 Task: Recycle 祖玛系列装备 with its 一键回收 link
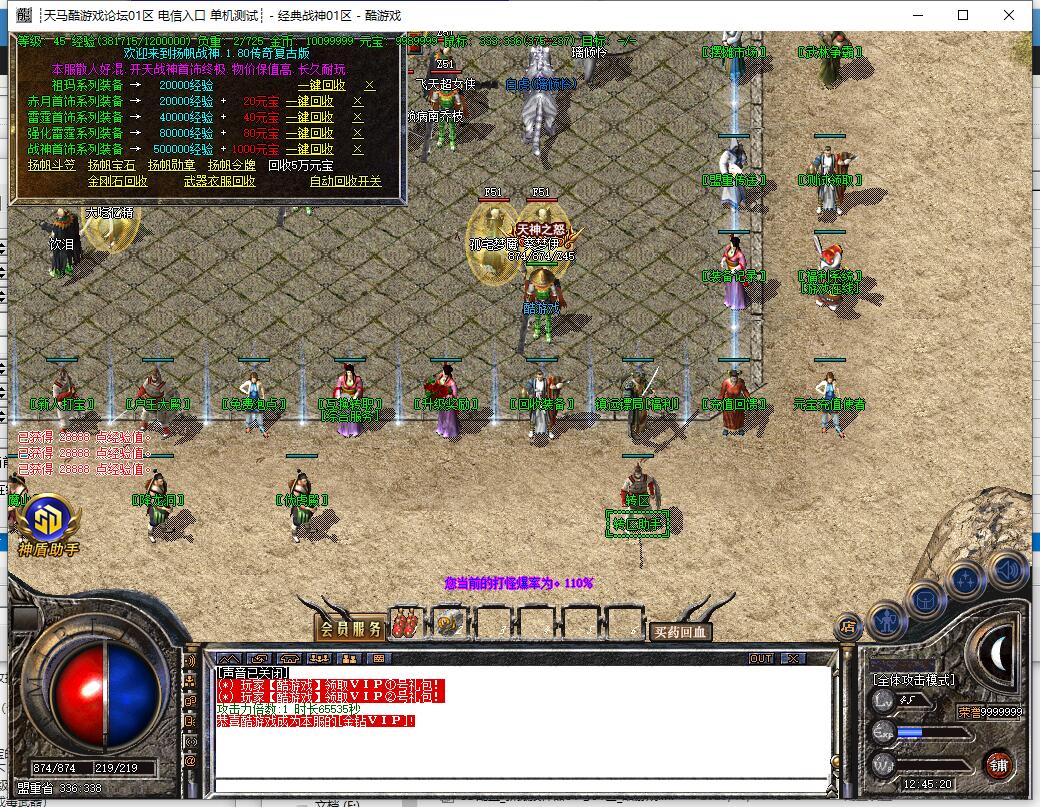pos(322,85)
